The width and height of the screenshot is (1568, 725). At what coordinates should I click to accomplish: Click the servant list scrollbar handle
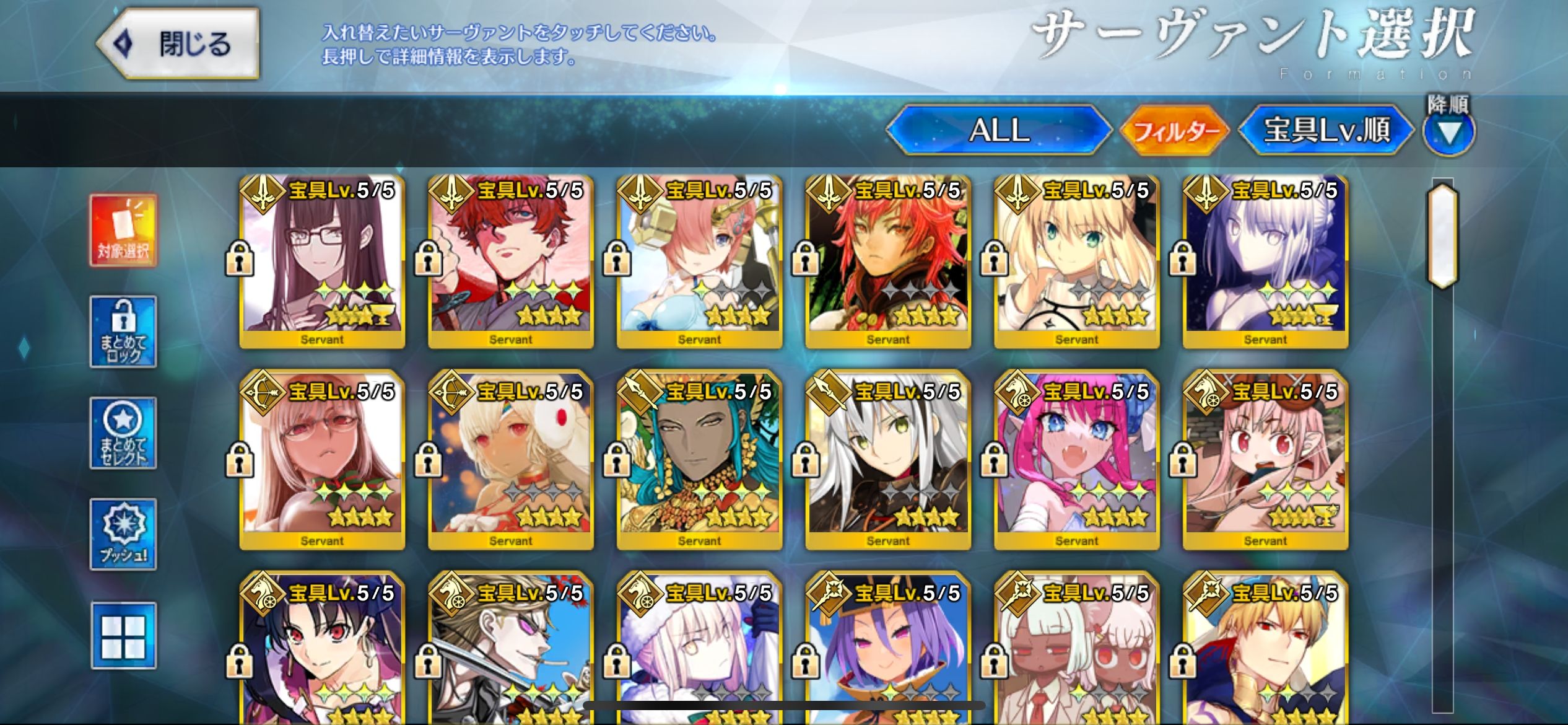pyautogui.click(x=1442, y=236)
